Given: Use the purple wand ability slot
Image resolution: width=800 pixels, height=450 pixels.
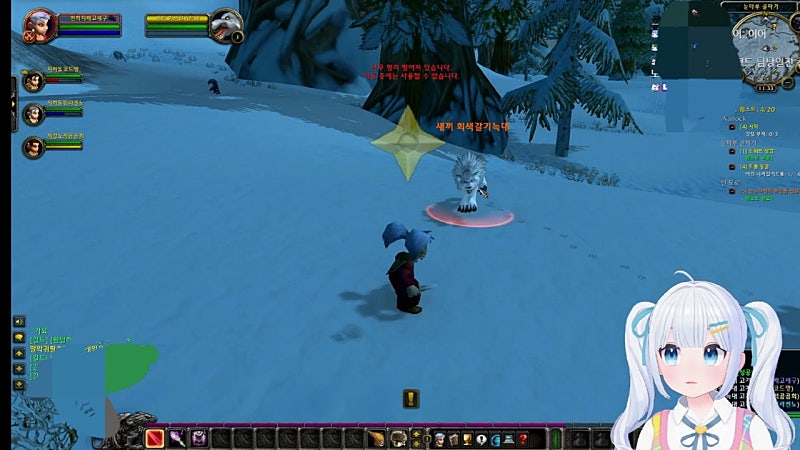Looking at the screenshot, I should click(177, 438).
